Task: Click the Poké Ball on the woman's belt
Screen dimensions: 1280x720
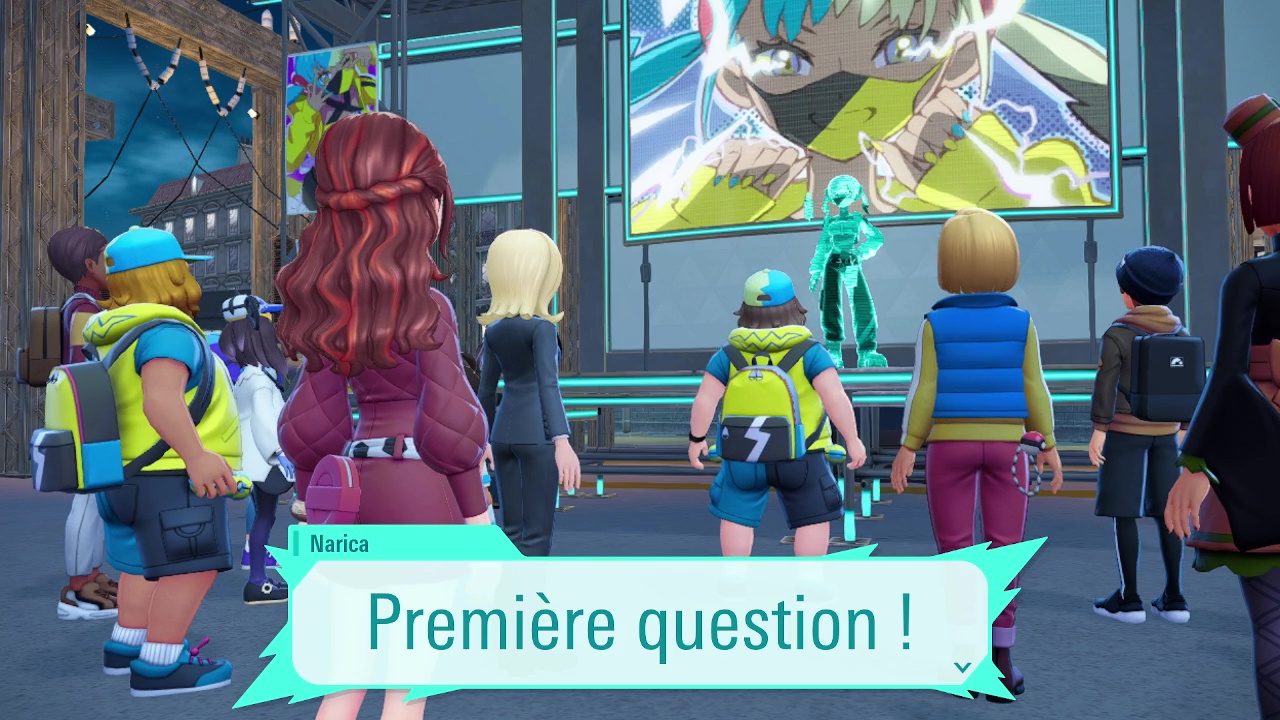Action: [x=1033, y=441]
